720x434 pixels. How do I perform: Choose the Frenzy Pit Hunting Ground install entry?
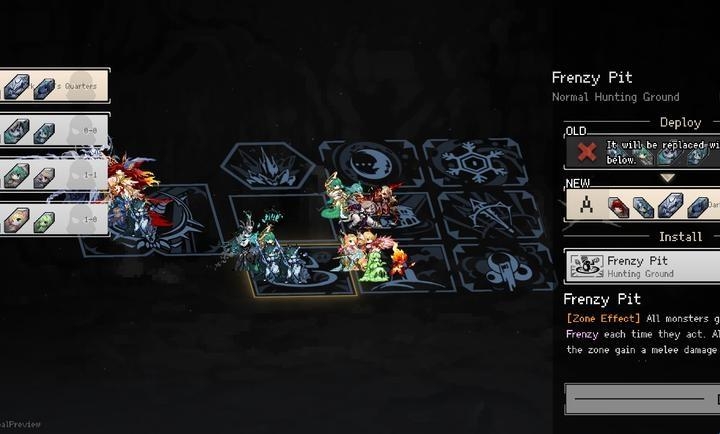click(x=643, y=266)
